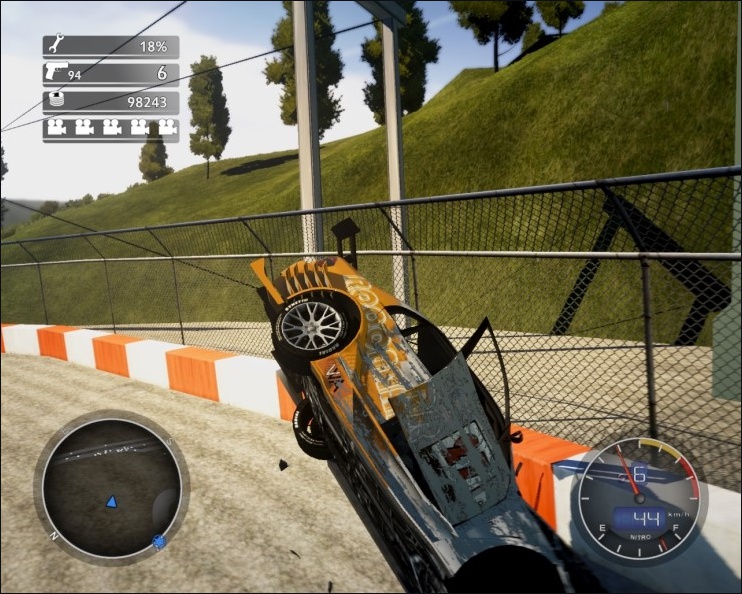Select the blue player arrow on the minimap
This screenshot has height=594, width=742.
(112, 500)
